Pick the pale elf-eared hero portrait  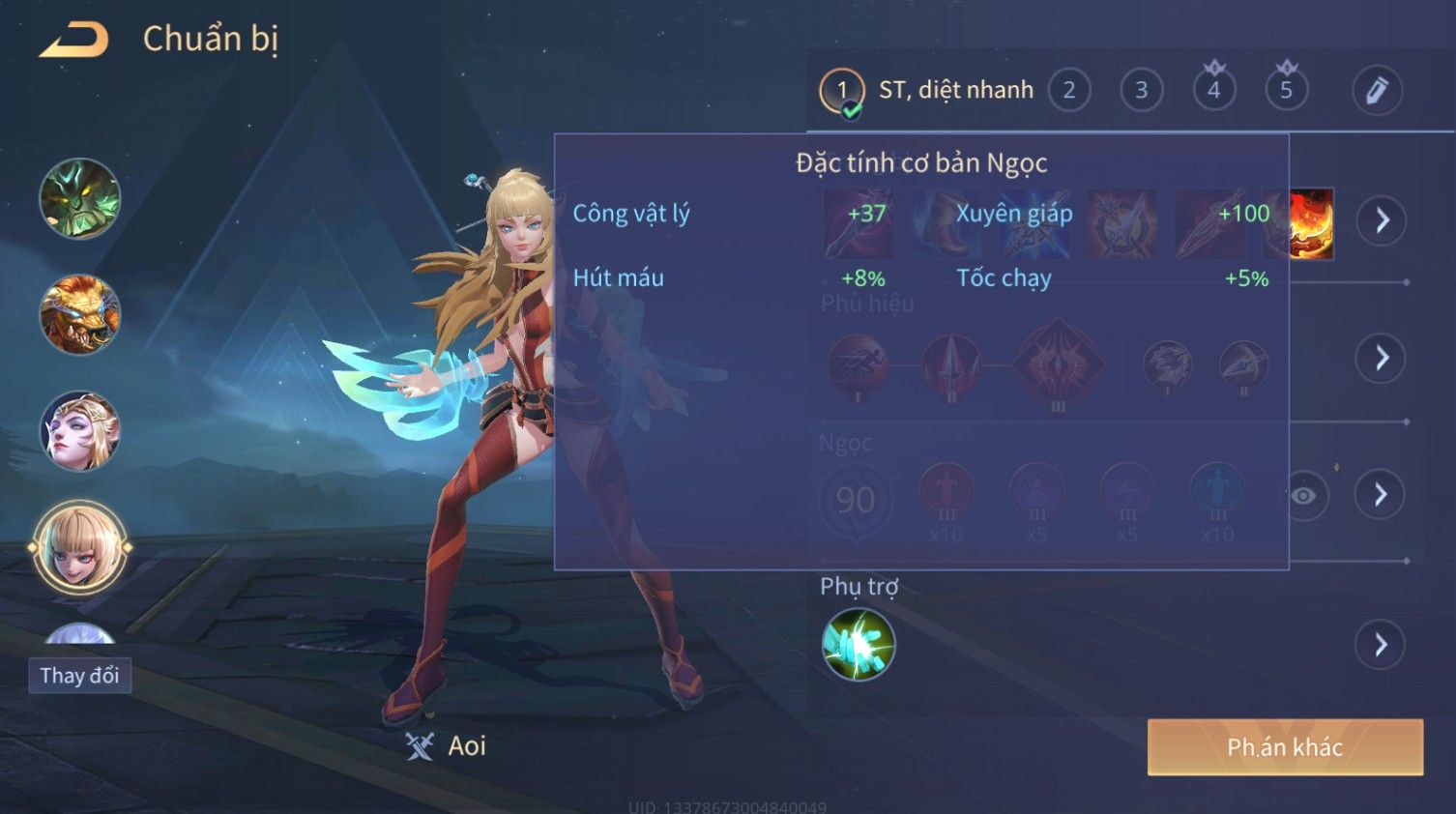[79, 431]
